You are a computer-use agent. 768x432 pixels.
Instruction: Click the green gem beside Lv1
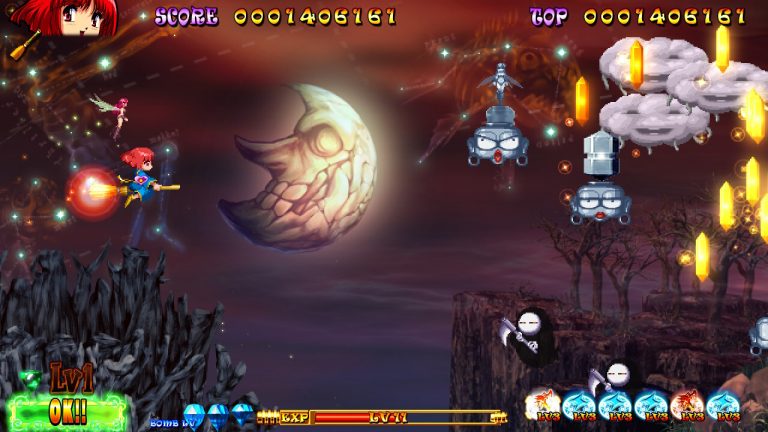click(29, 378)
